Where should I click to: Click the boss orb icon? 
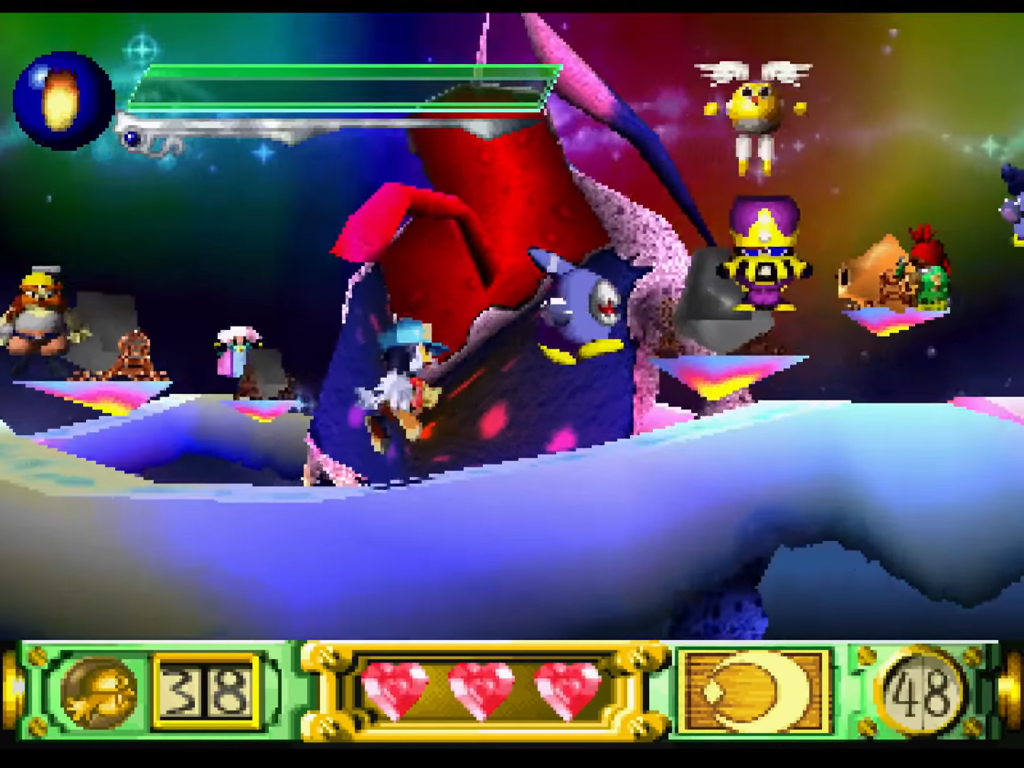pos(62,100)
